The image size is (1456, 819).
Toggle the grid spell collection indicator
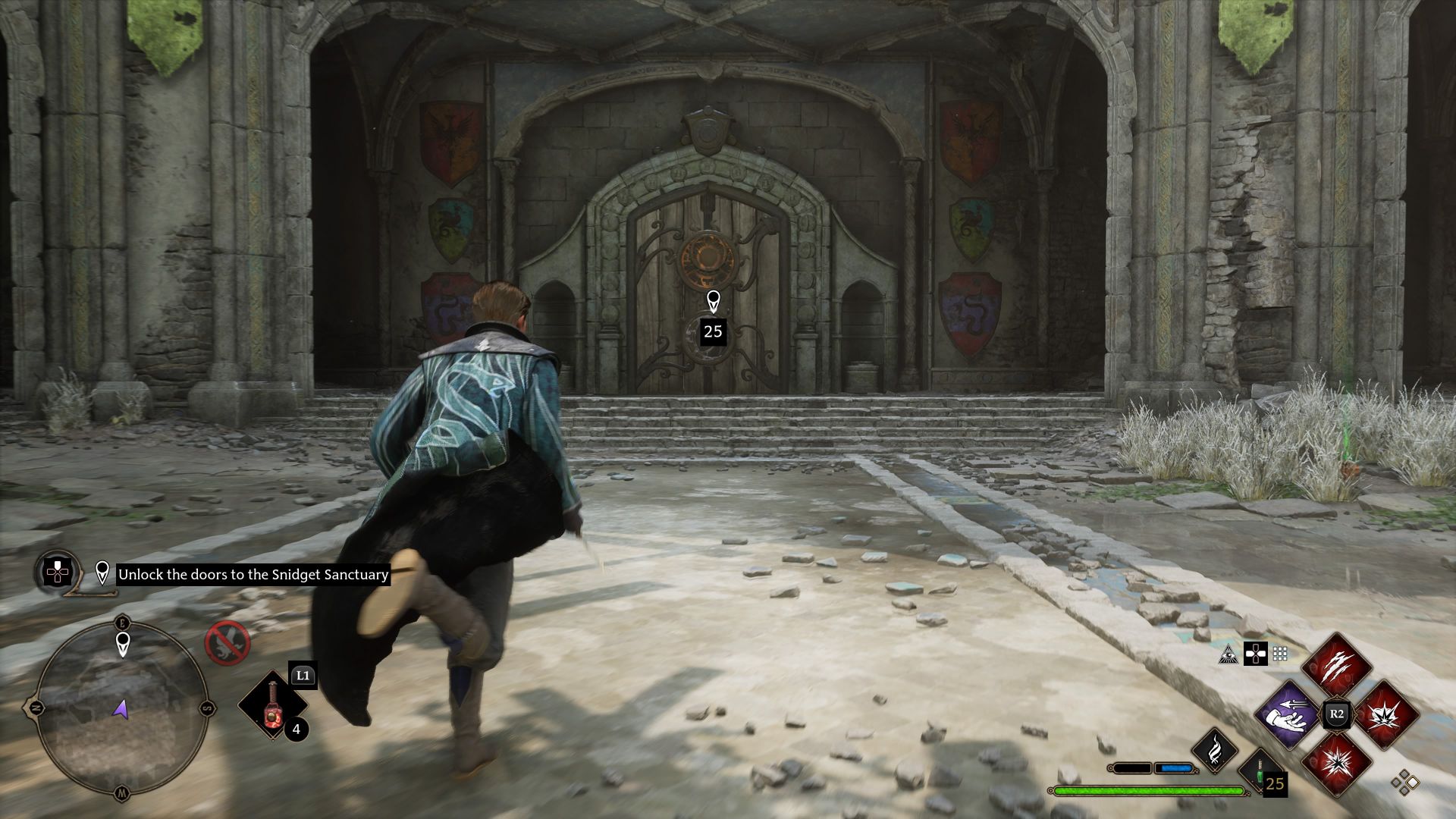1279,654
